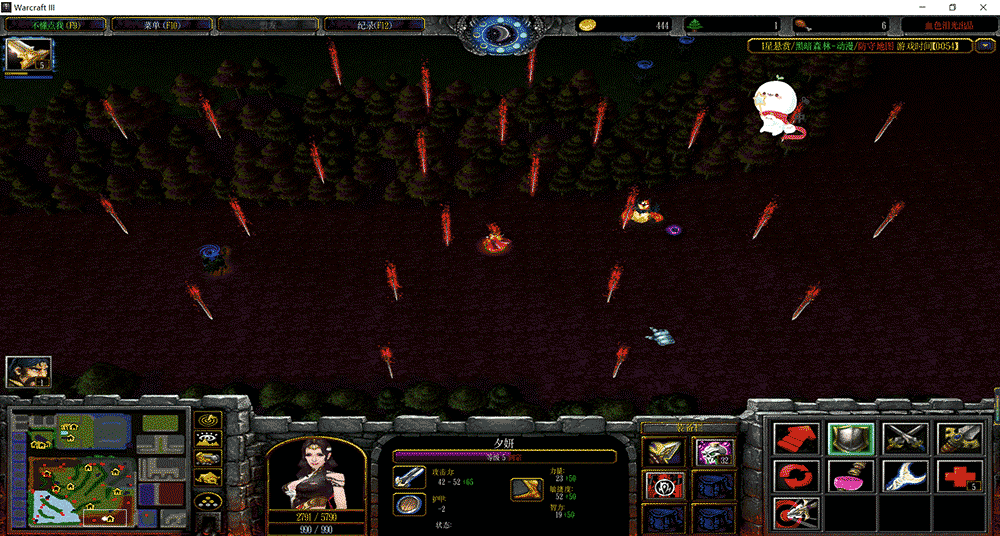Click the minimap signal button
Image resolution: width=1000 pixels, height=536 pixels.
[x=208, y=421]
